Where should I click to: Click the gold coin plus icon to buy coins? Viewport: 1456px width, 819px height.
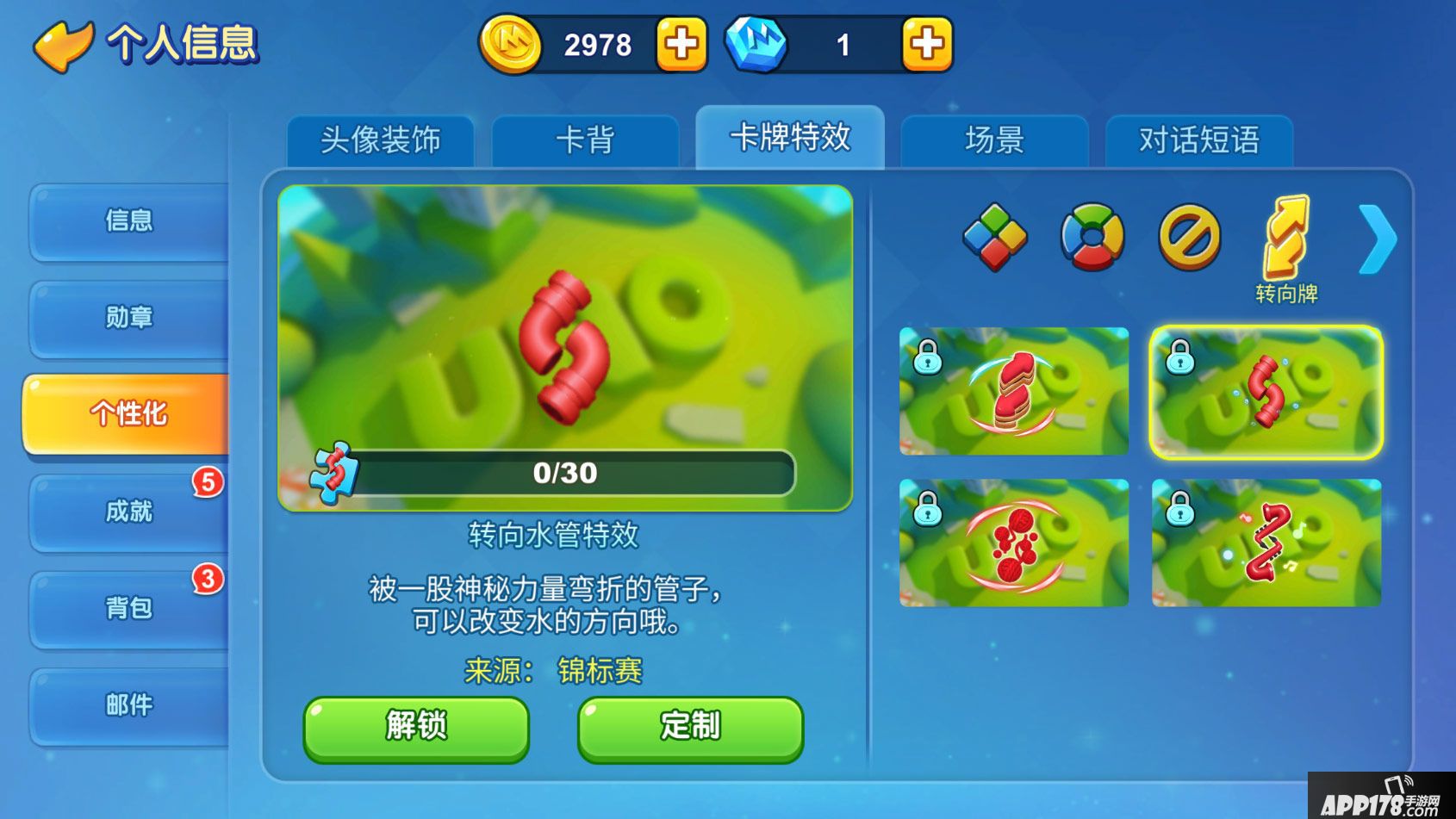click(x=680, y=42)
